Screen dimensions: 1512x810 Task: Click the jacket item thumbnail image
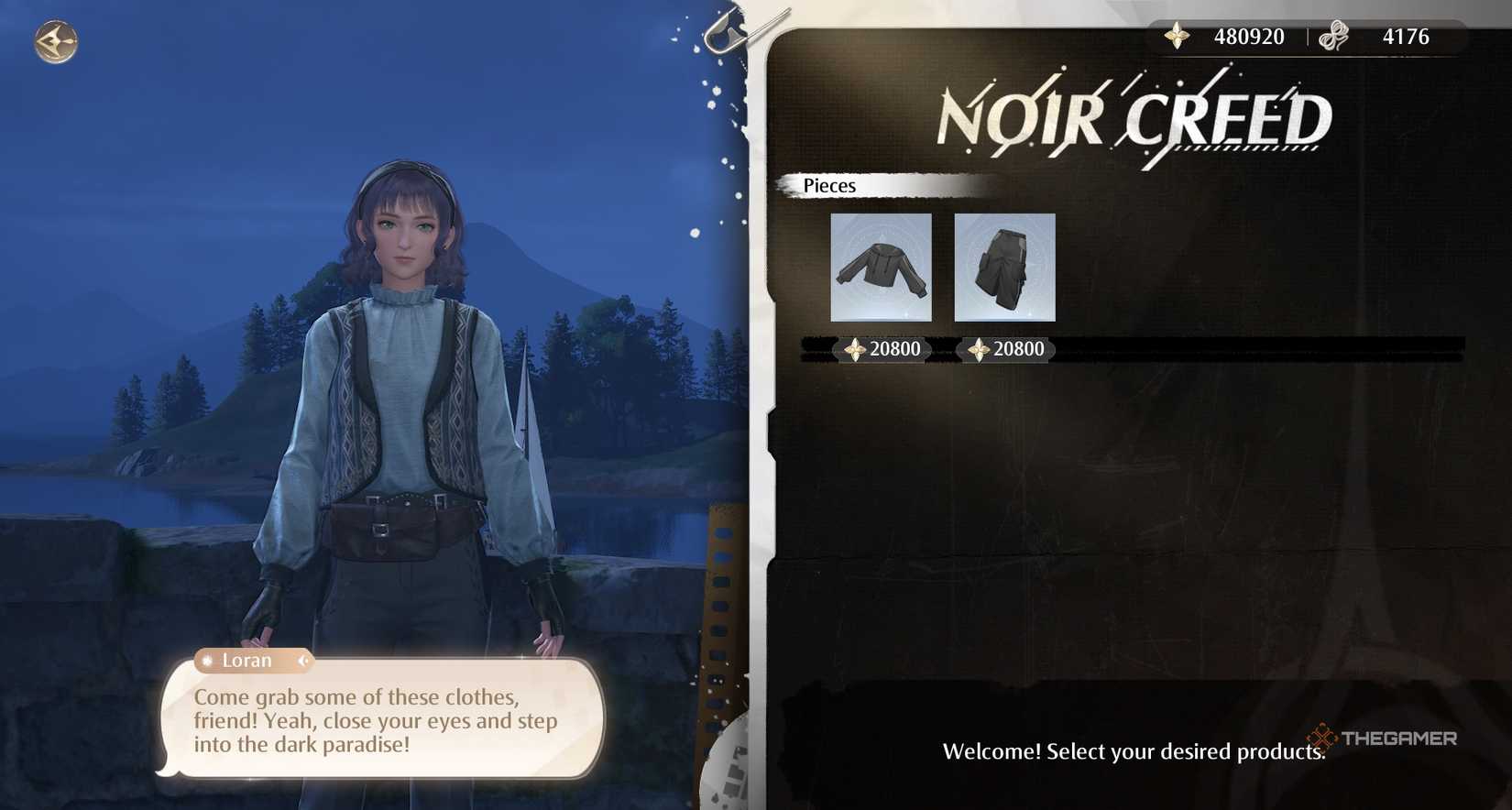pyautogui.click(x=882, y=267)
